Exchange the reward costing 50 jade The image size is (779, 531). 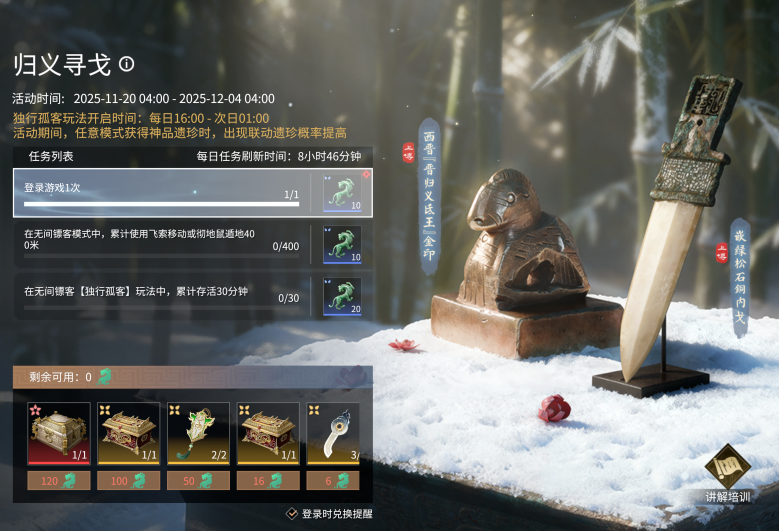click(x=199, y=481)
